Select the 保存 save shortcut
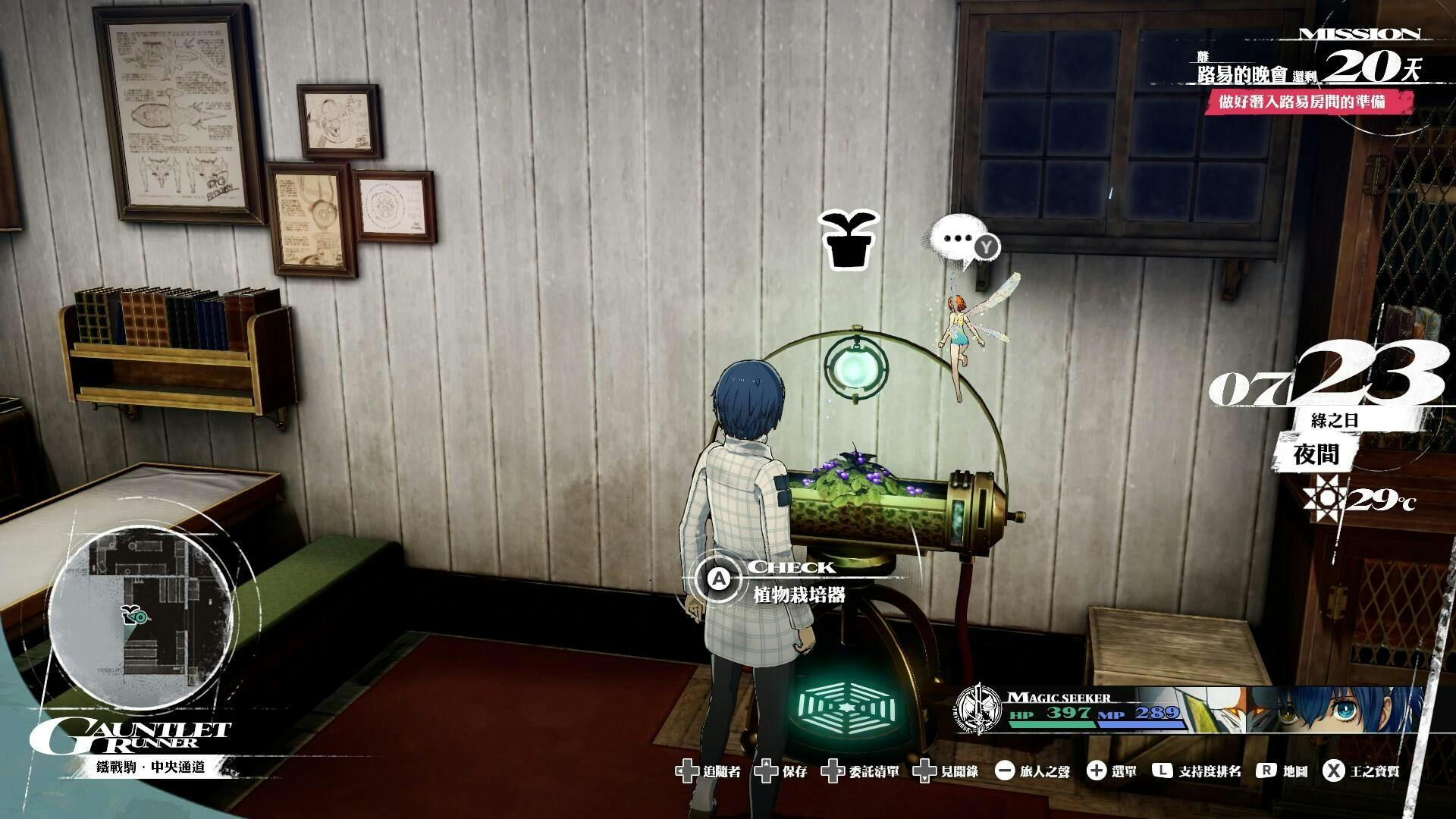 (785, 772)
